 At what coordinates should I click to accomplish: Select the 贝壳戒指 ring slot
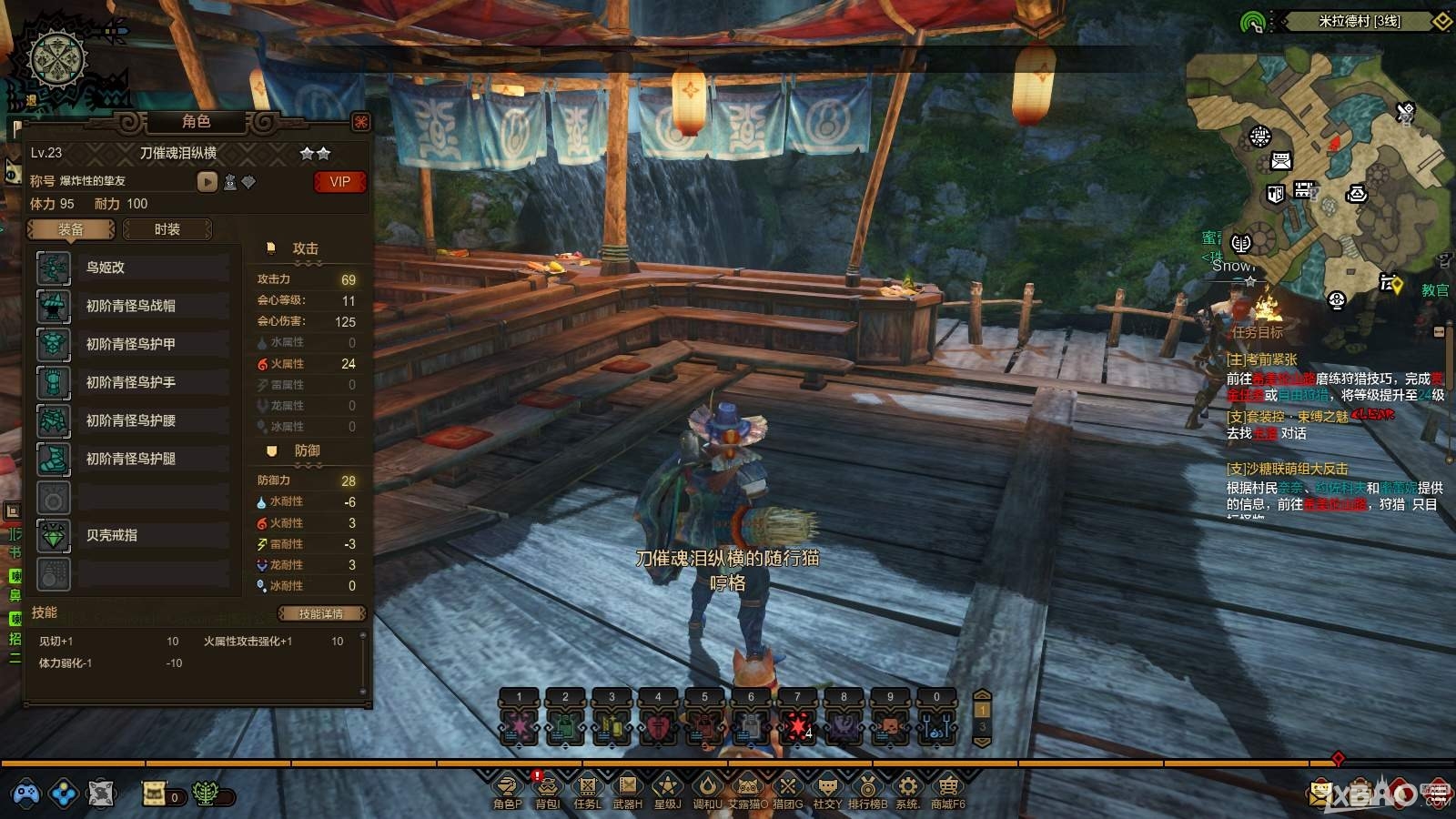click(132, 535)
